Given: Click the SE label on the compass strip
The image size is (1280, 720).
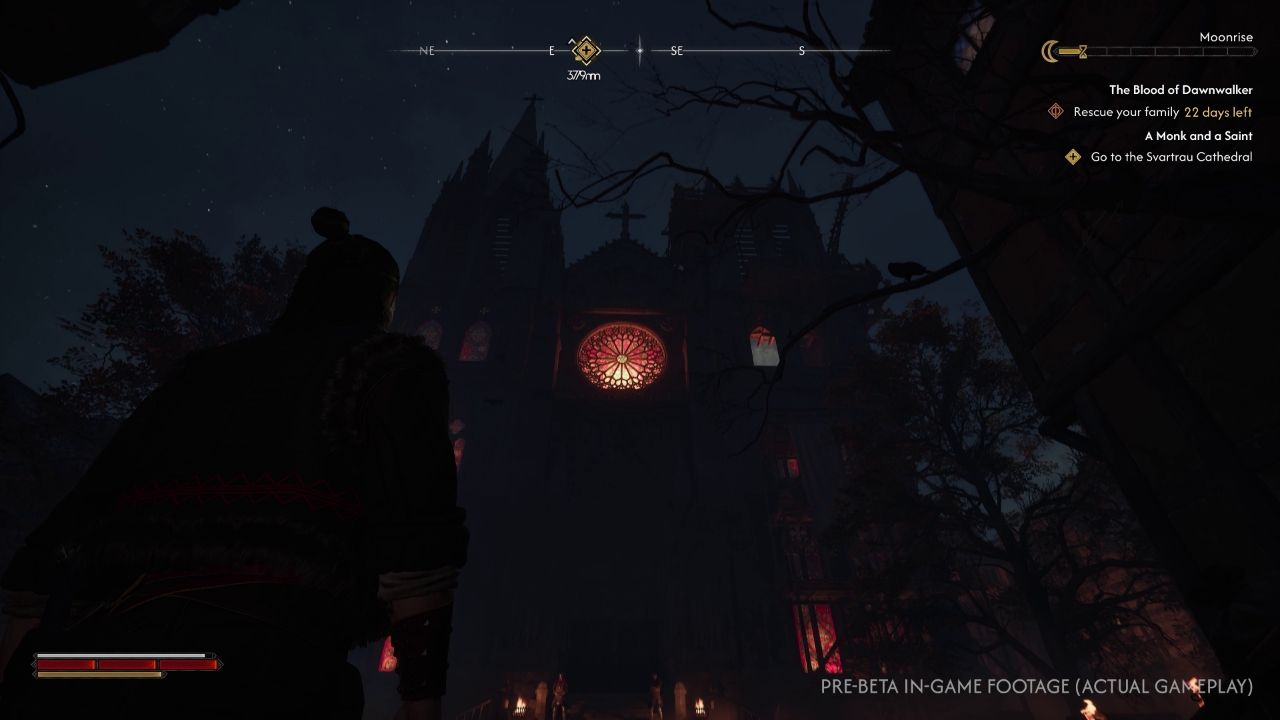Looking at the screenshot, I should (677, 48).
